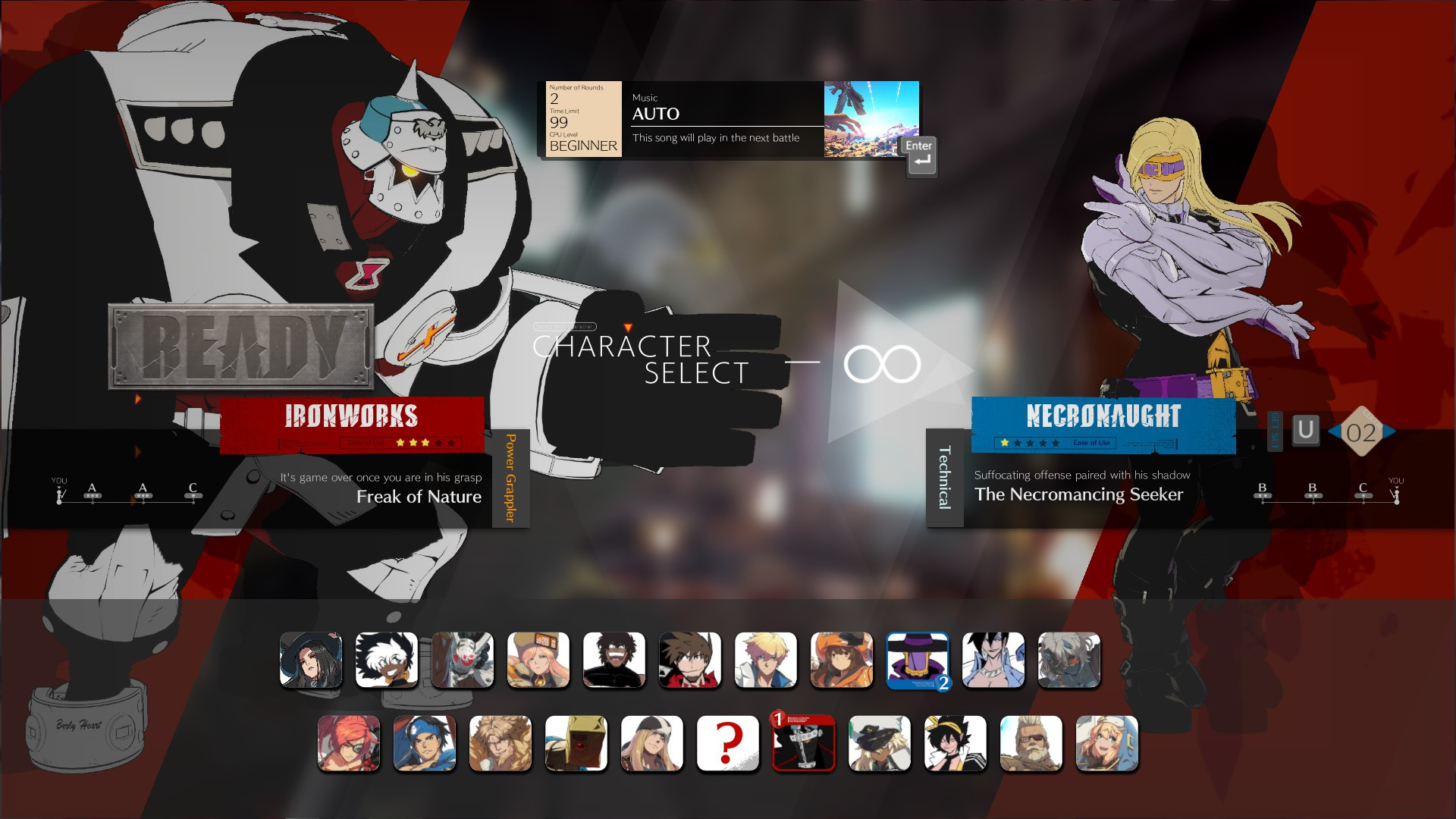Select Player 2's highlighted purple-hat character tile
Image resolution: width=1456 pixels, height=819 pixels.
coord(918,661)
